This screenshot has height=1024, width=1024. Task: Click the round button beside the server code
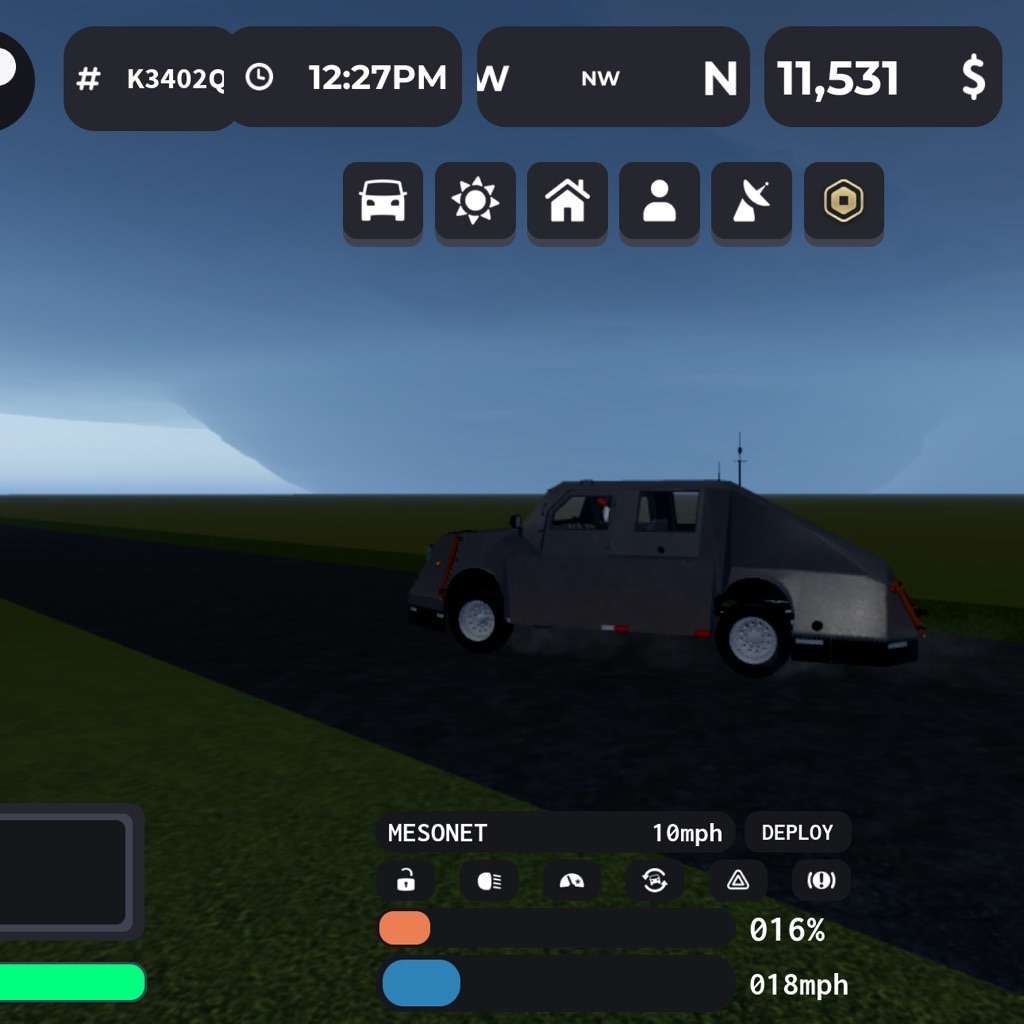tap(12, 80)
